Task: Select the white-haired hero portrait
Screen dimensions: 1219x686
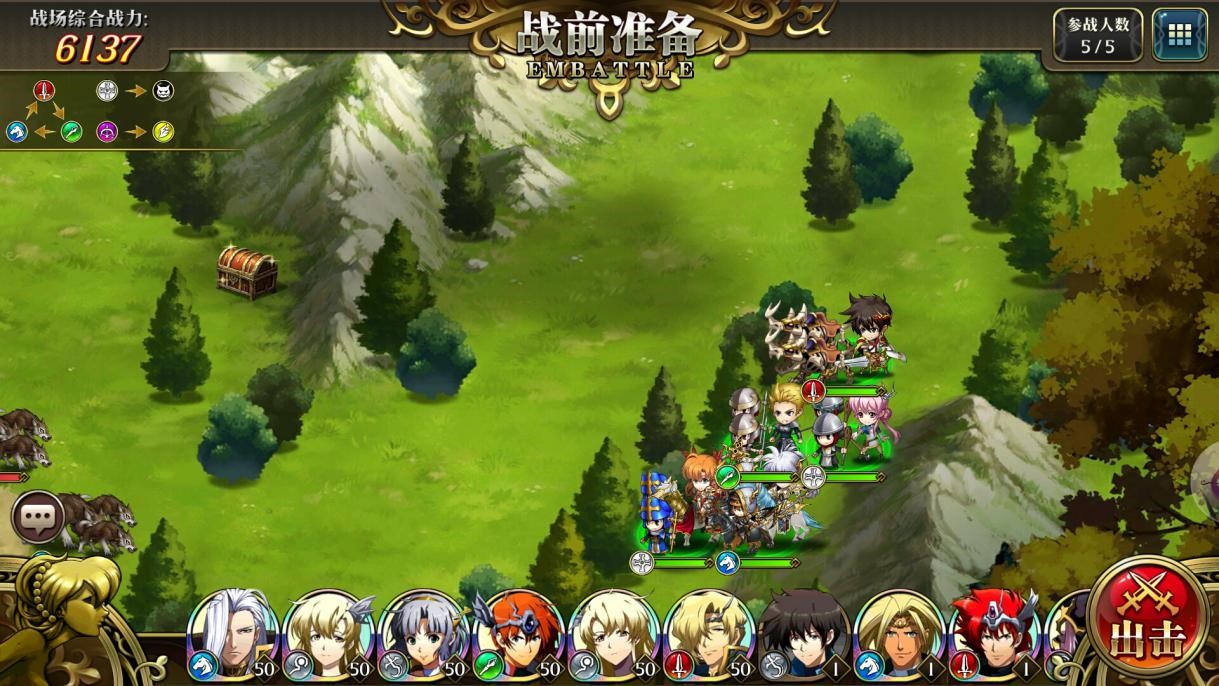Action: pos(232,633)
